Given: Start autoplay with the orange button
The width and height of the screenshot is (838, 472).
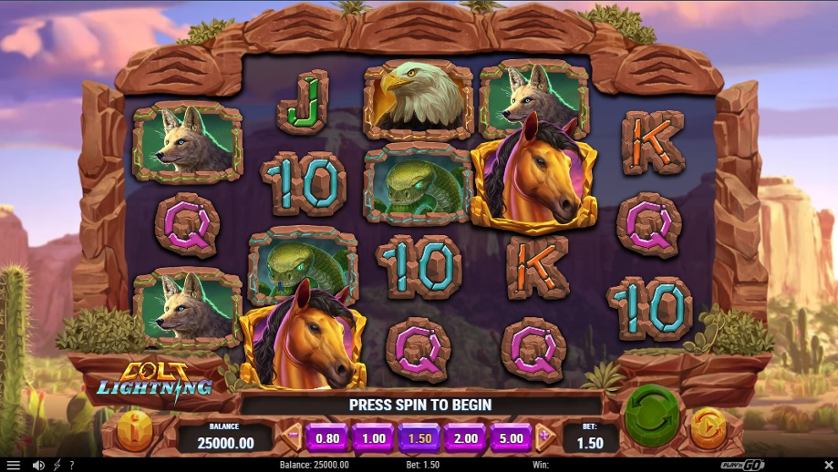Looking at the screenshot, I should tap(709, 429).
